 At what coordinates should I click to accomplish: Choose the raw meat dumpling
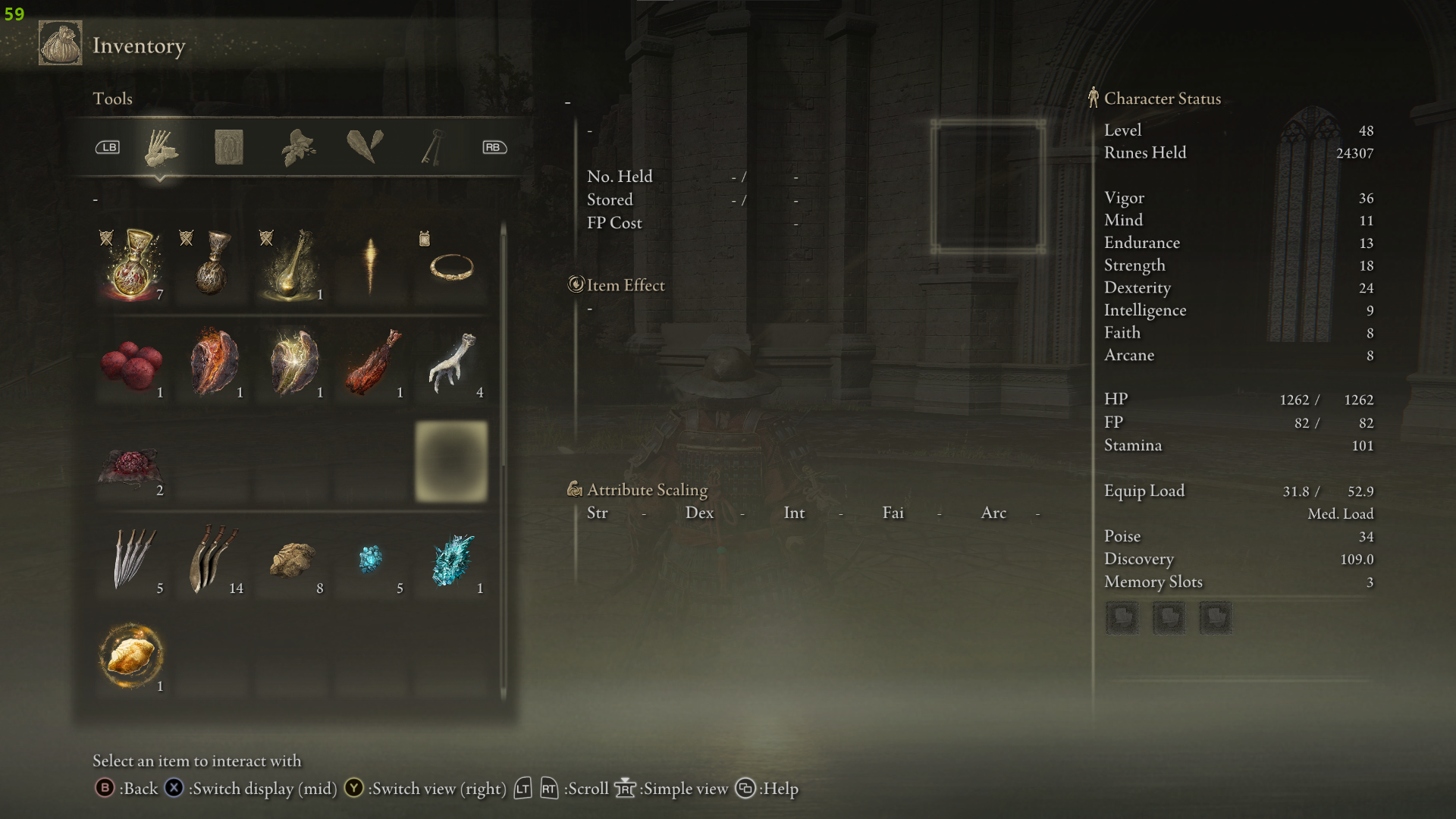(130, 463)
